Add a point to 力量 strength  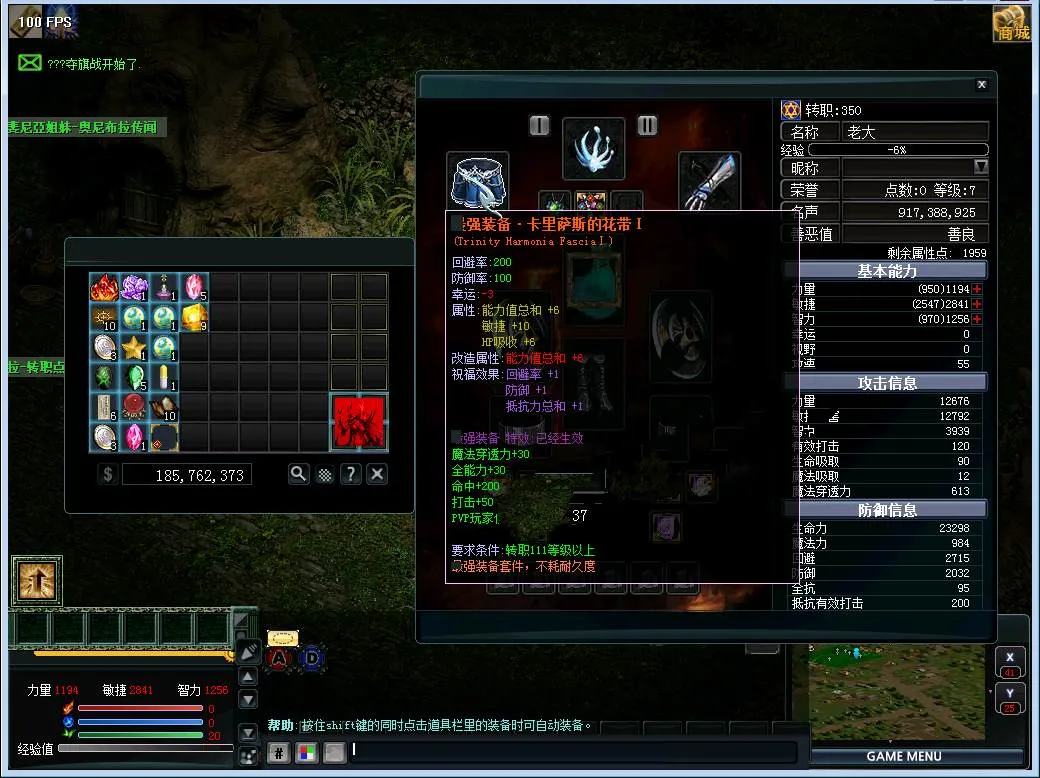tap(977, 289)
